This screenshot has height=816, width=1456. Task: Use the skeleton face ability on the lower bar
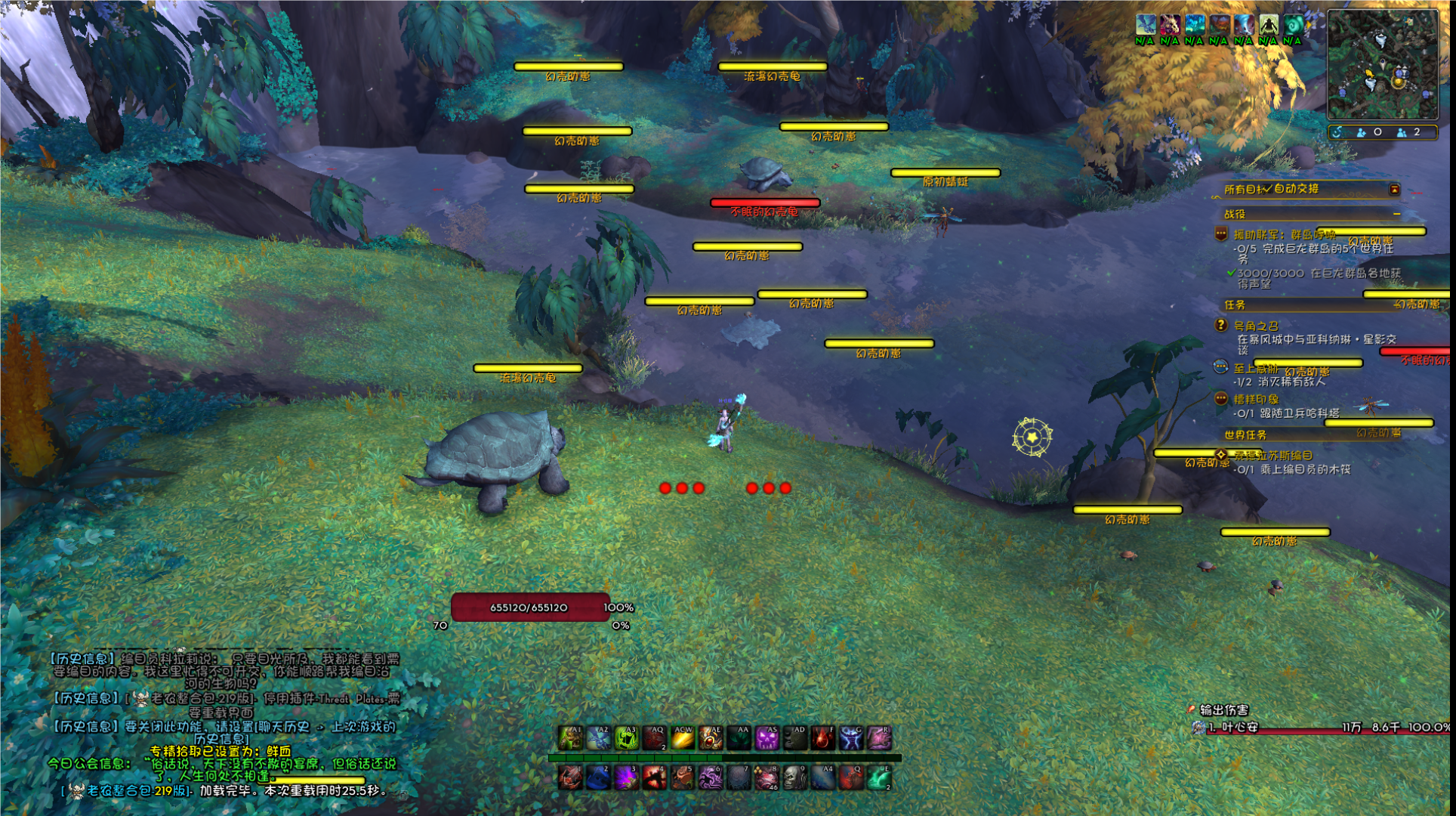(x=794, y=777)
